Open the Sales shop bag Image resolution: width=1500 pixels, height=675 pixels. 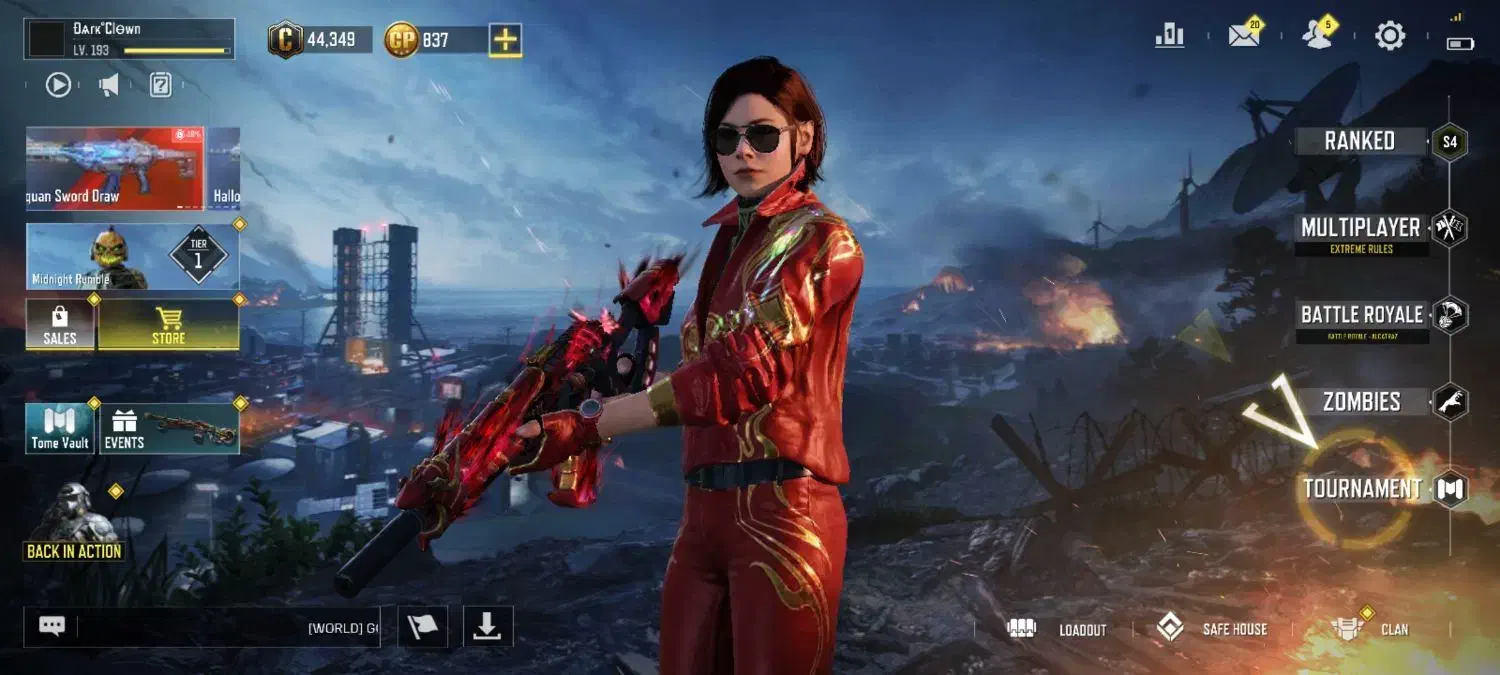(60, 326)
